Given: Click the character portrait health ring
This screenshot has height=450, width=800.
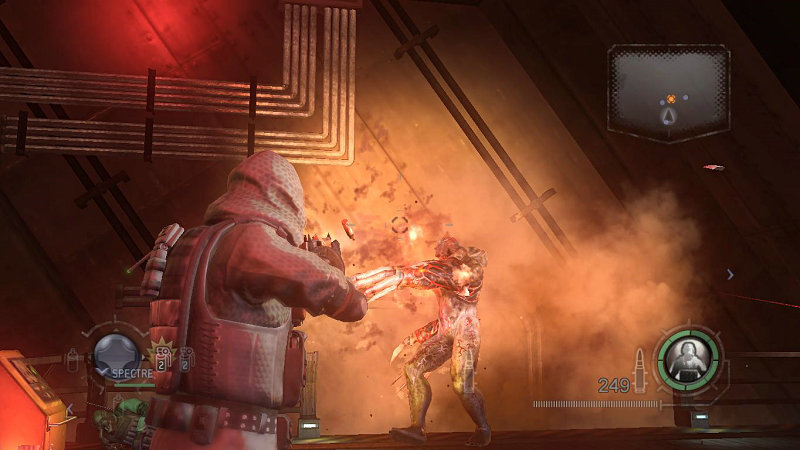Looking at the screenshot, I should (x=687, y=353).
